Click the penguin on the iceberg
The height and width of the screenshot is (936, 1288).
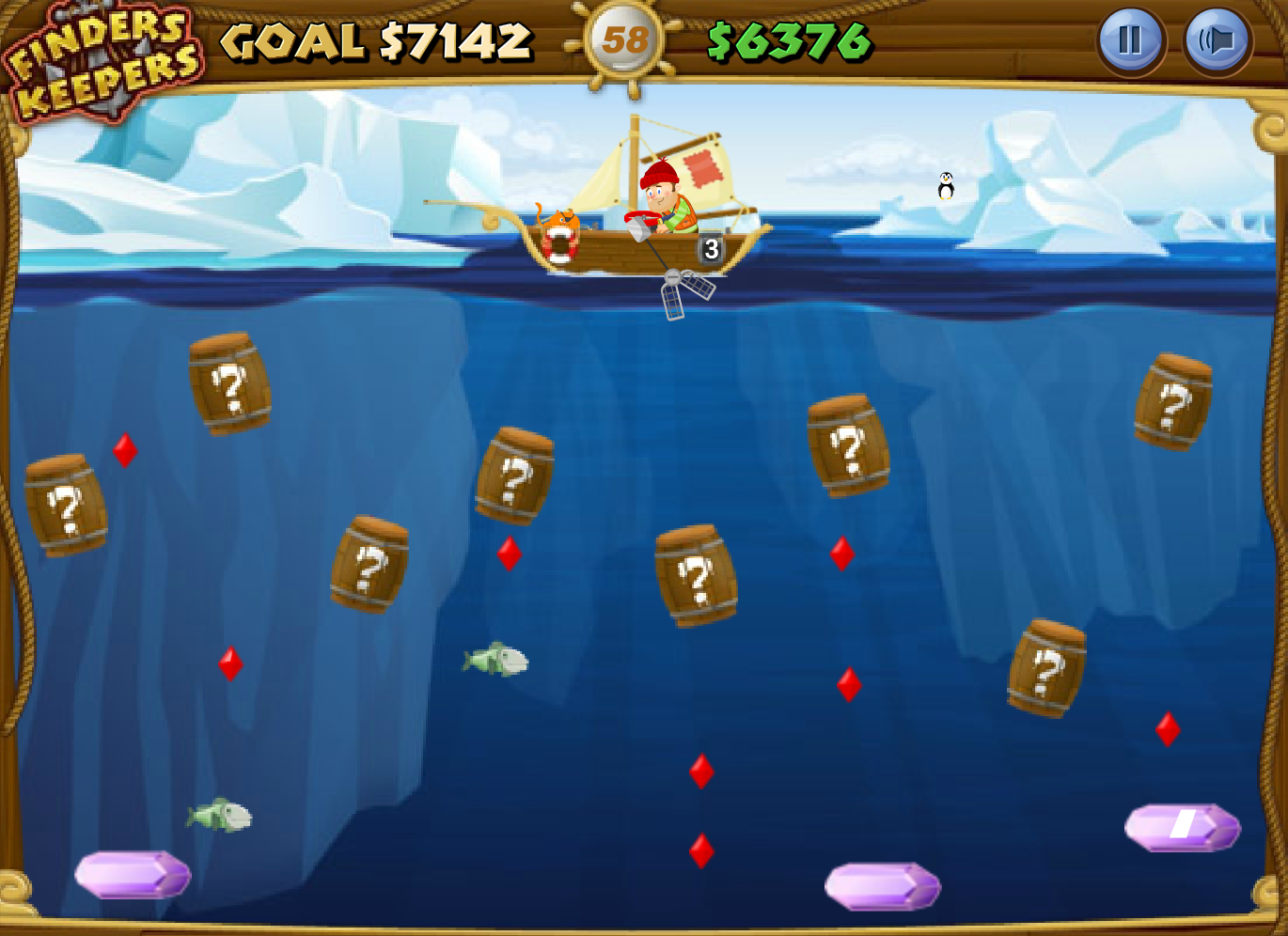click(x=944, y=186)
